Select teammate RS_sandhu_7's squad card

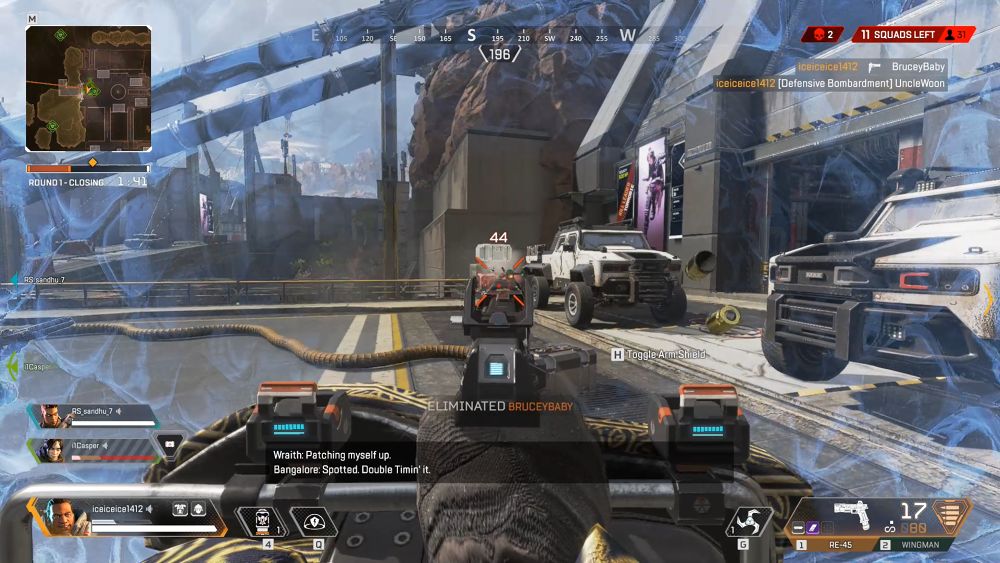click(96, 414)
